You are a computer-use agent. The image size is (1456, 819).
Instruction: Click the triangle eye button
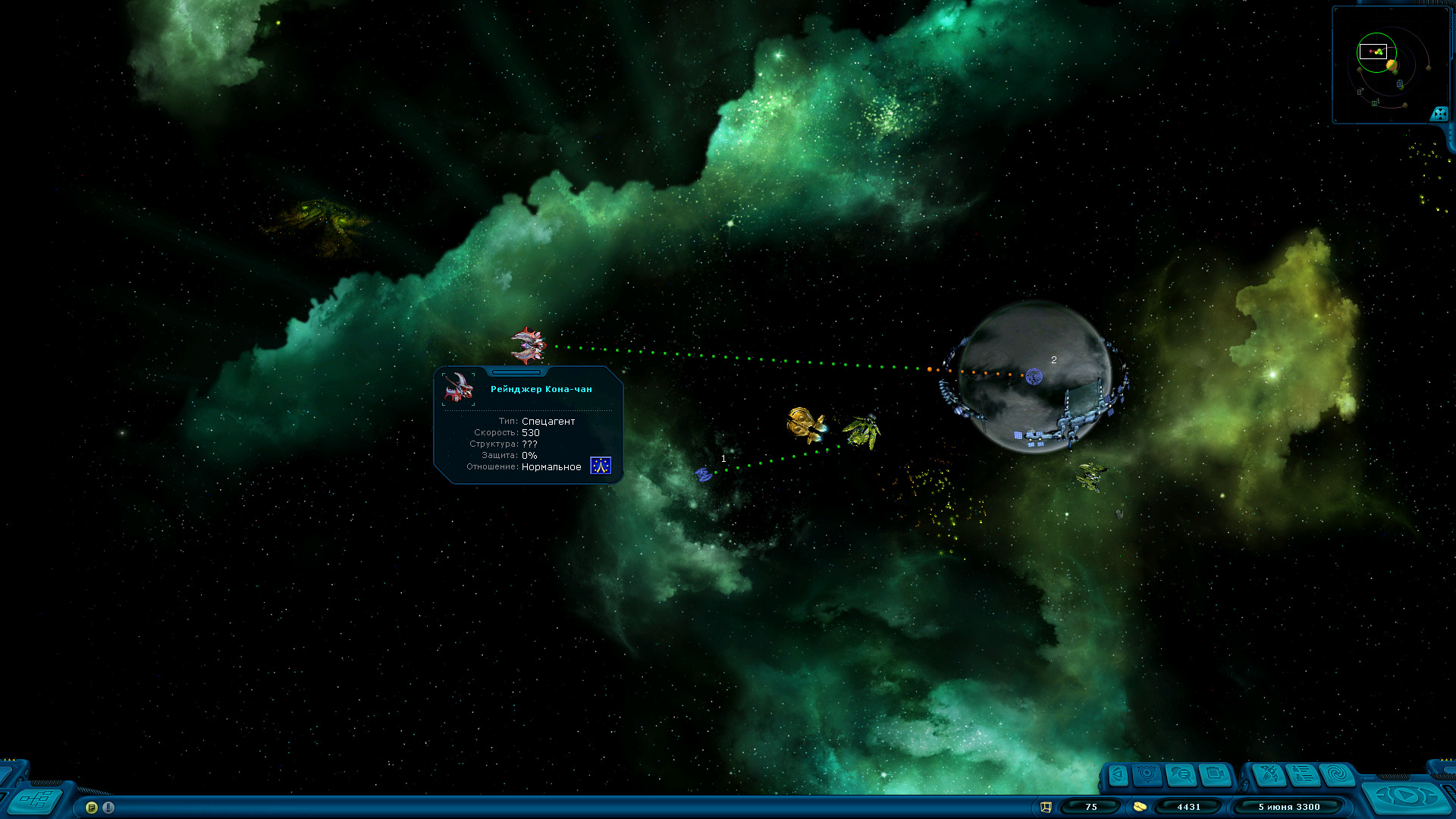(1118, 774)
